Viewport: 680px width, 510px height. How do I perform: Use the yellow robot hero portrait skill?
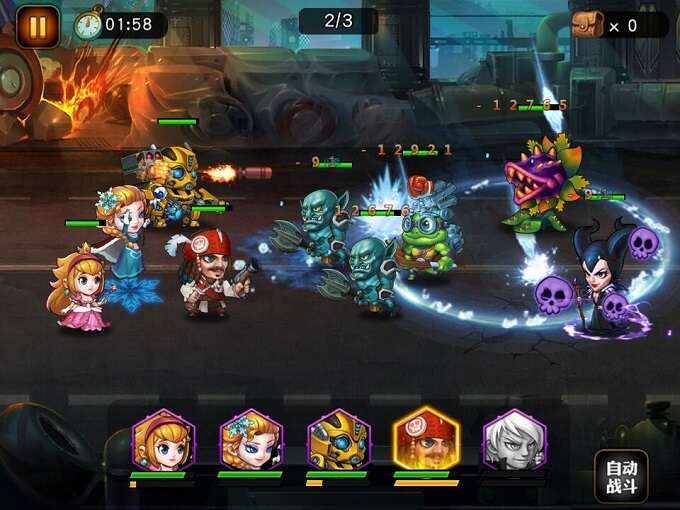tap(338, 440)
